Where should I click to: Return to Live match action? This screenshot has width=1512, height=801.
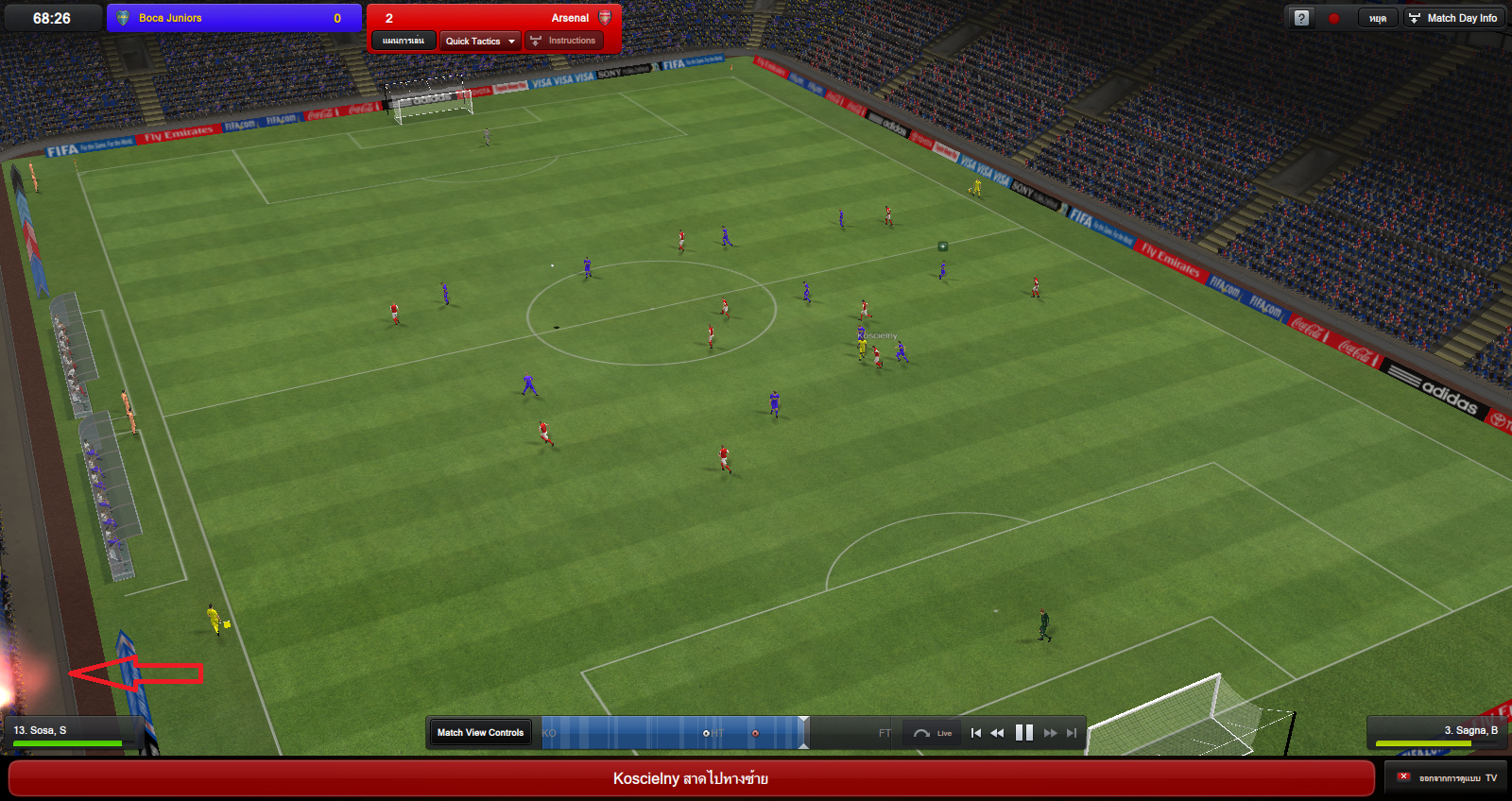pyautogui.click(x=932, y=733)
